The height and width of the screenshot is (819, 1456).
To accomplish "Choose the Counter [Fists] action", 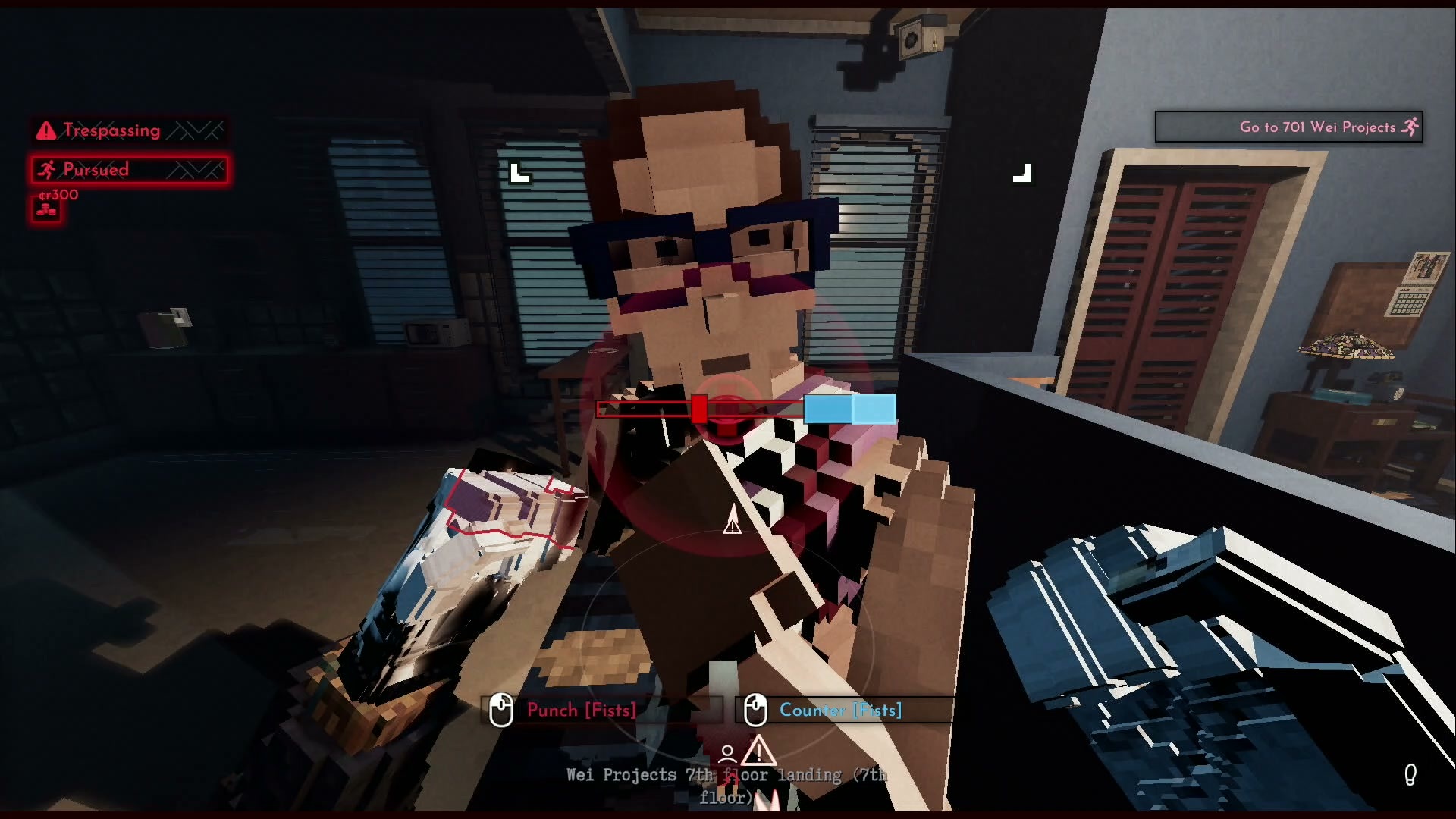I will pyautogui.click(x=840, y=711).
